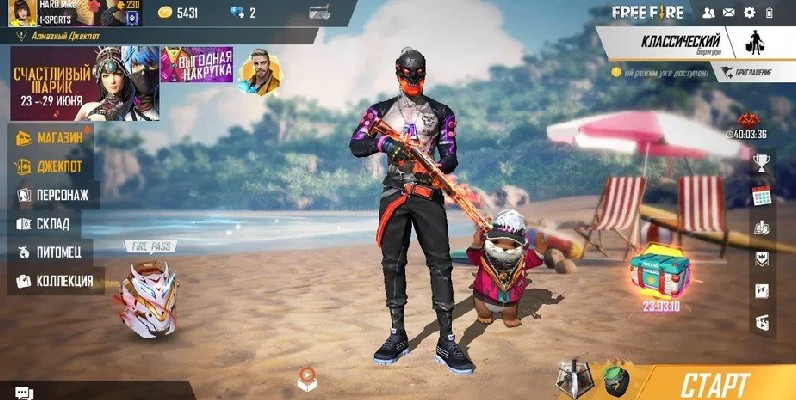796x400 pixels.
Task: Tap the orange СТАРТ button
Action: pos(715,383)
